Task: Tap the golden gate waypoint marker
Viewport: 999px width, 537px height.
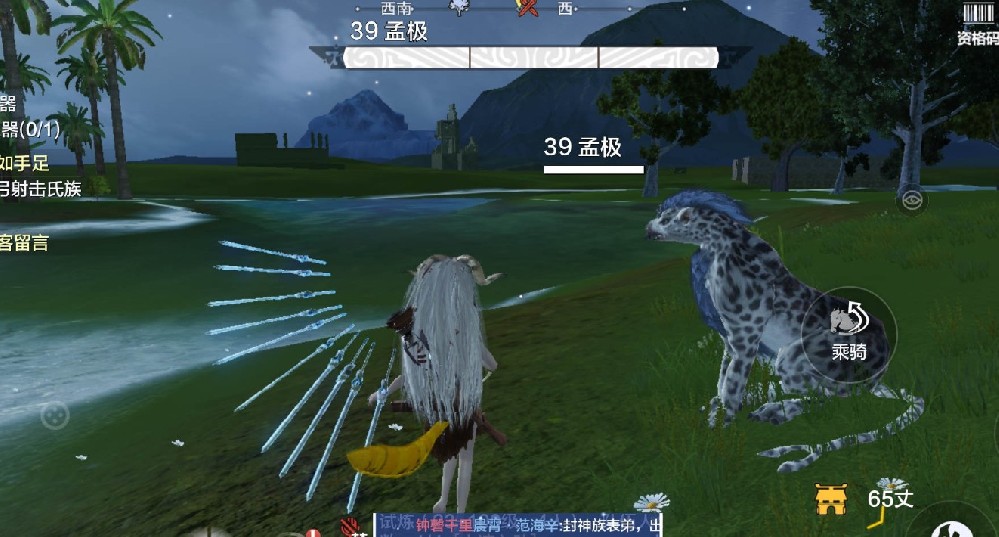Action: click(831, 500)
